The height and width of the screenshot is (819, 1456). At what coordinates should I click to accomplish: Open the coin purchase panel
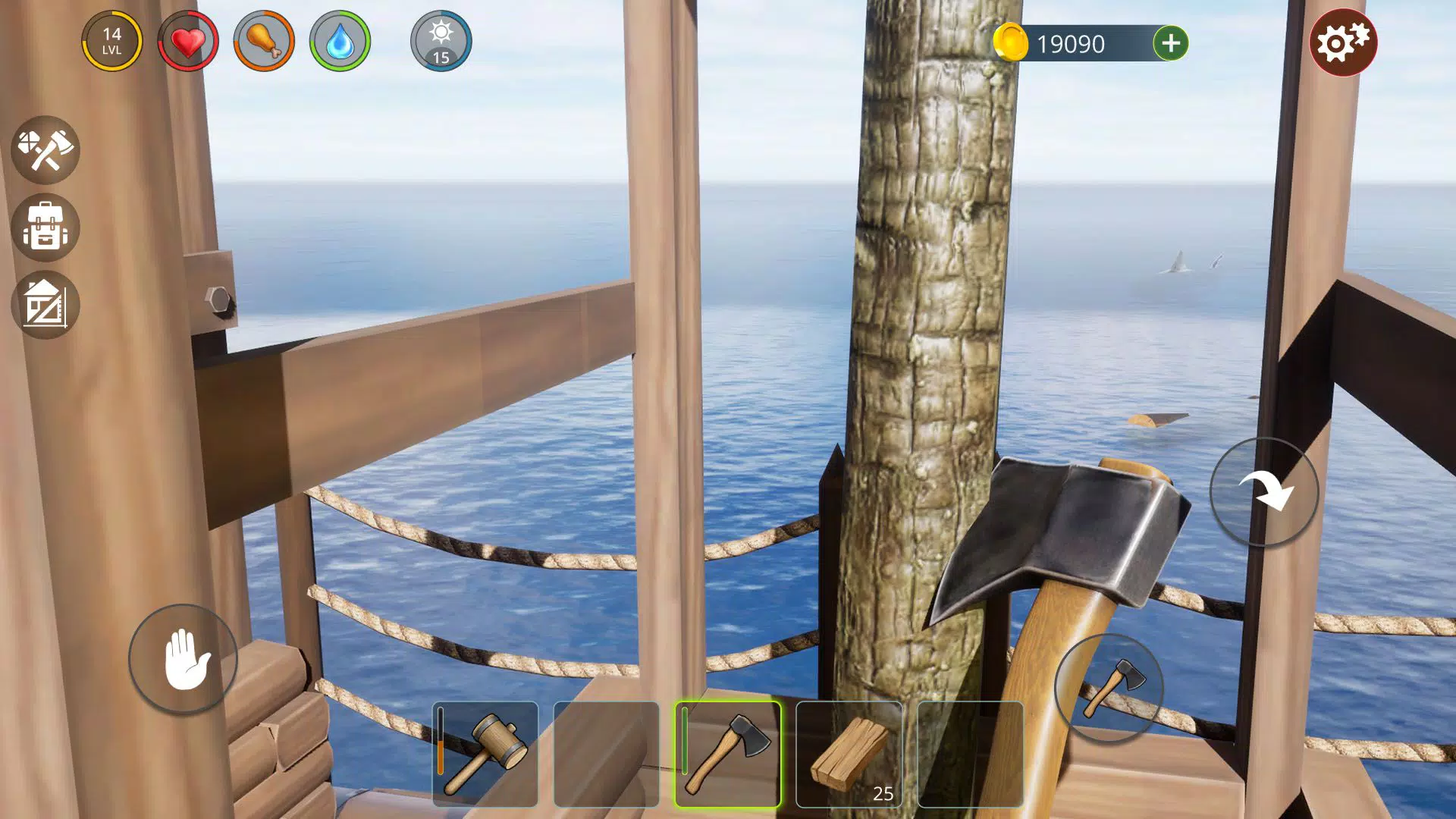tap(1169, 43)
